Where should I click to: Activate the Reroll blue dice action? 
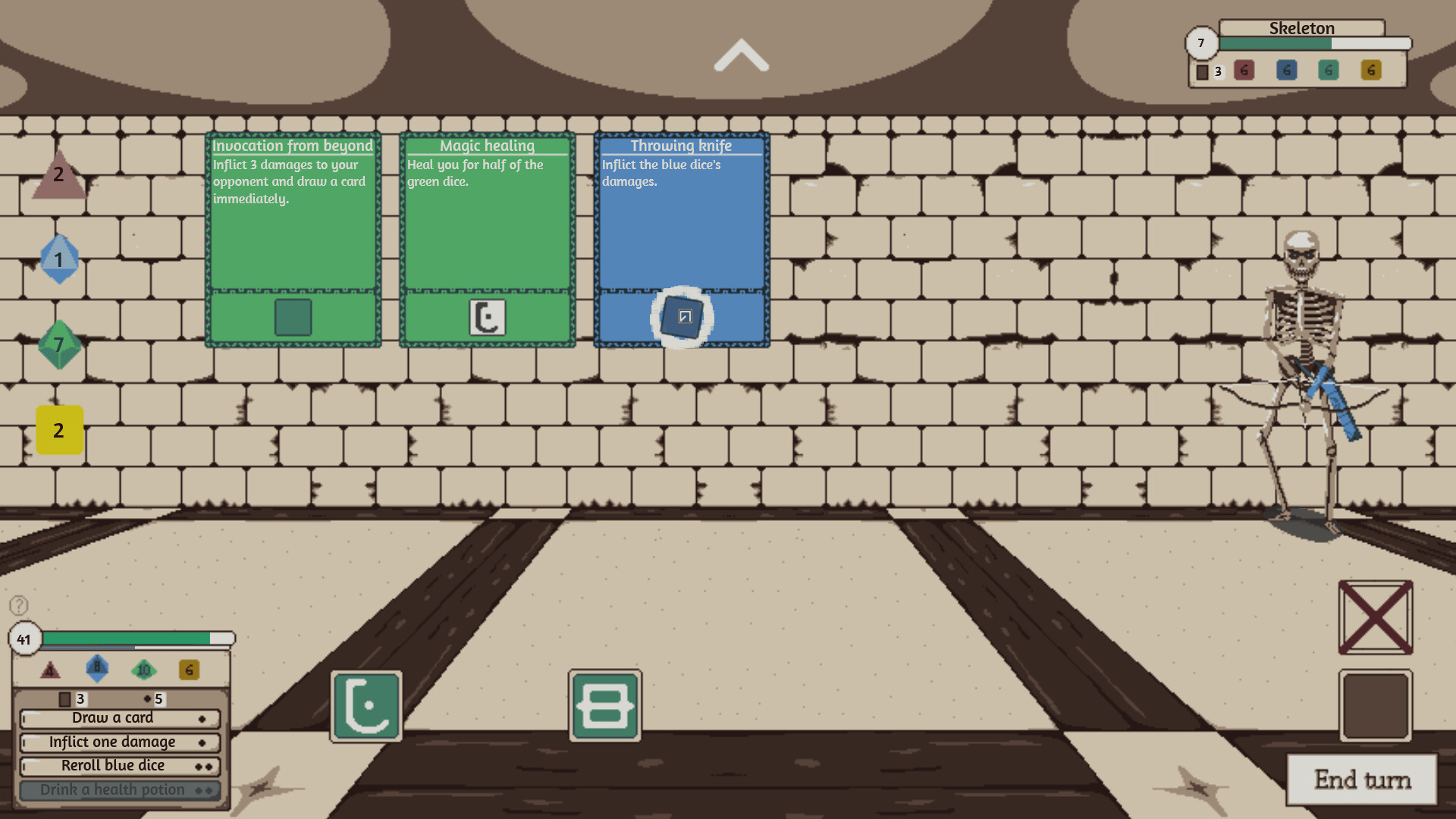pyautogui.click(x=114, y=766)
